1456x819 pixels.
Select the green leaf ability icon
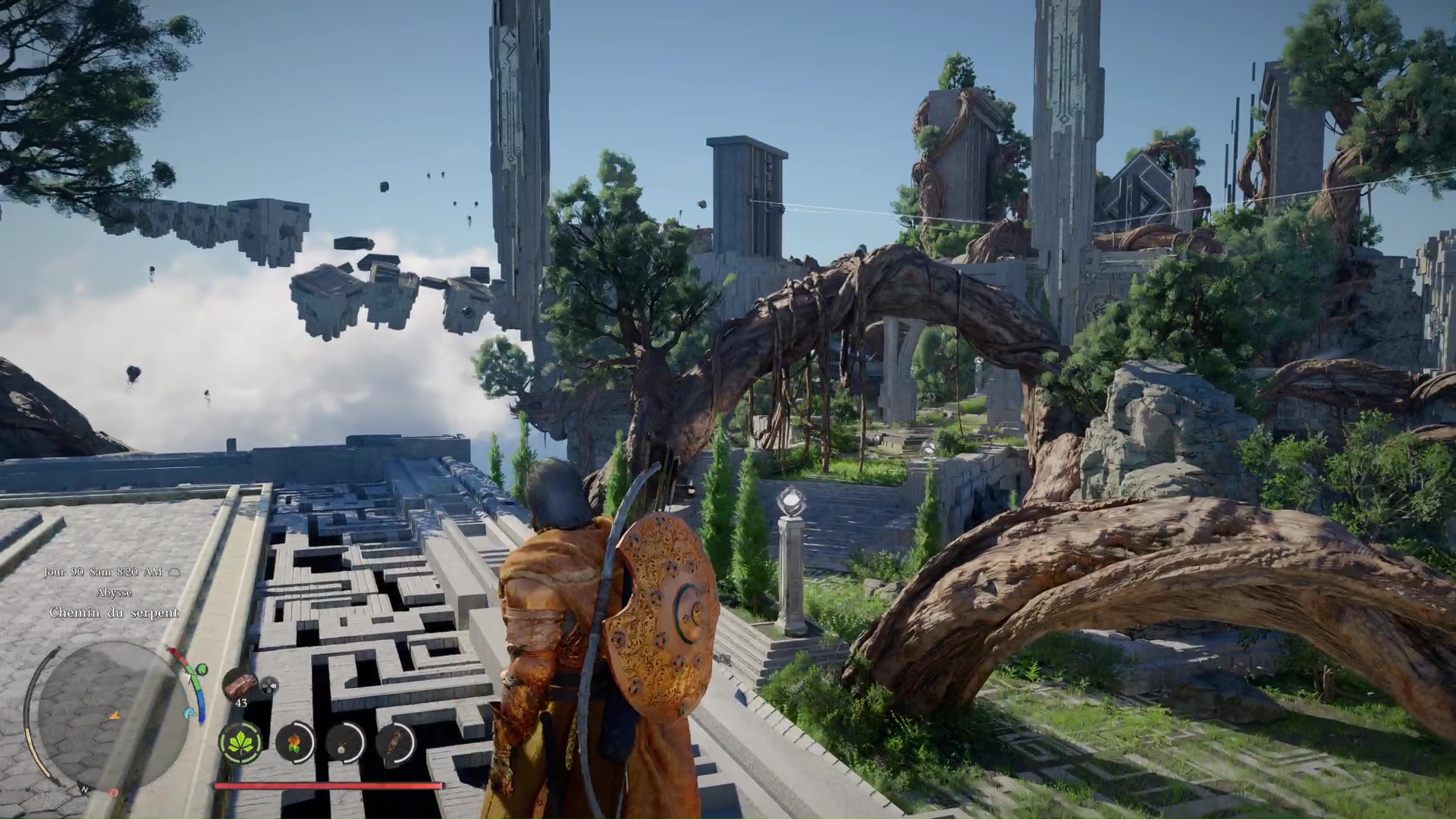(241, 742)
